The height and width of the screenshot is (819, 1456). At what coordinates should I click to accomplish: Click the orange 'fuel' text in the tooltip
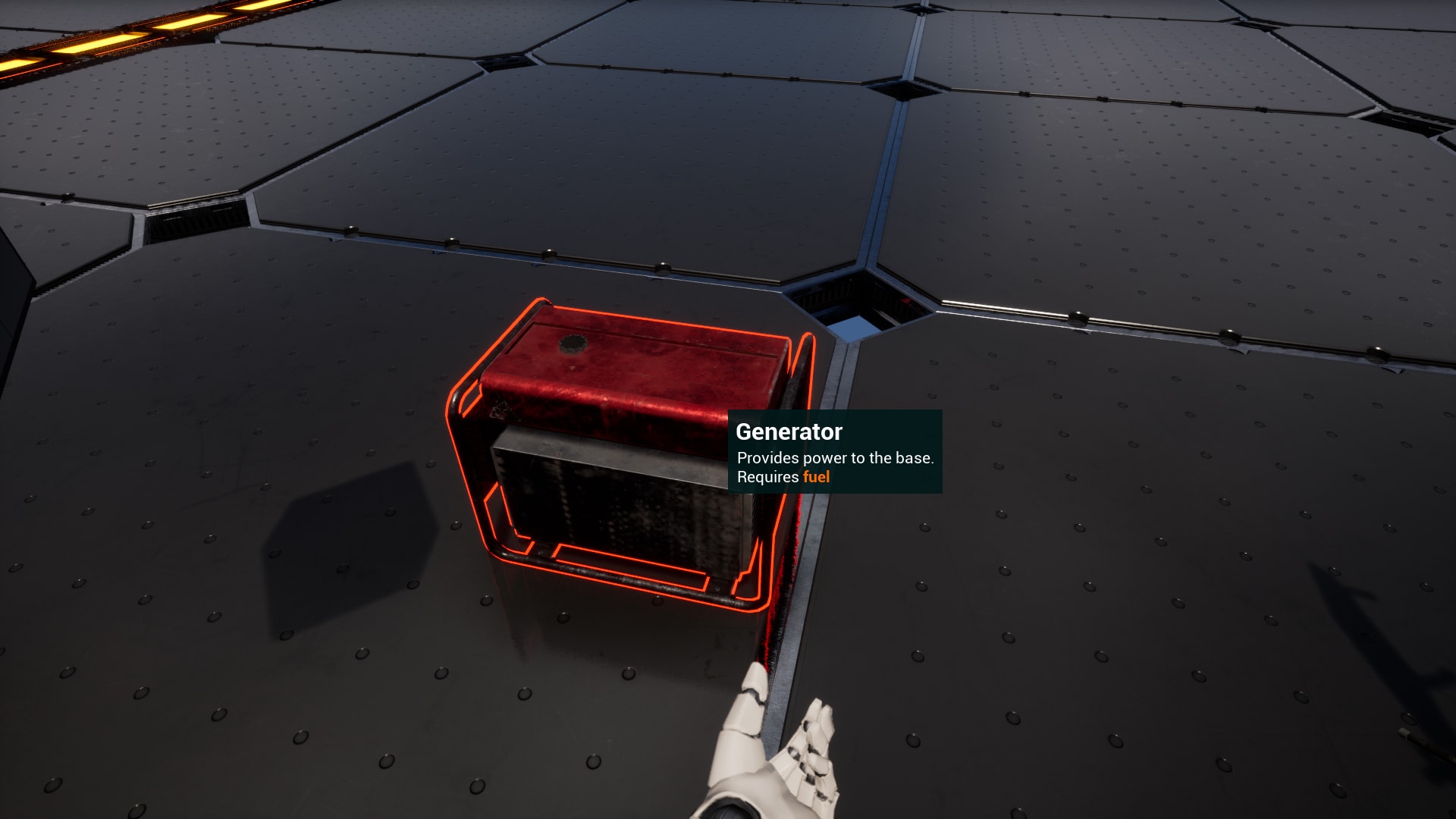coord(816,476)
